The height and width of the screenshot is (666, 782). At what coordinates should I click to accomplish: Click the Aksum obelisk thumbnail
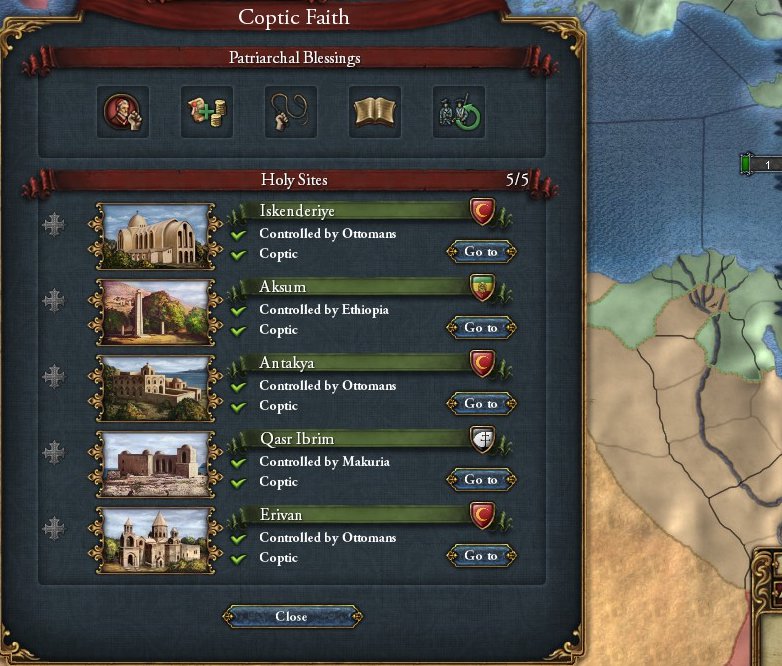click(x=155, y=314)
